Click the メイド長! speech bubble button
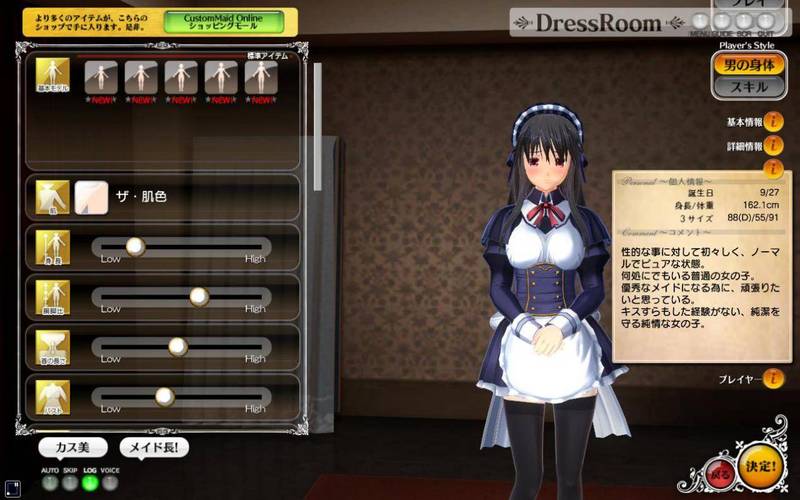Viewport: 800px width, 500px height. (x=154, y=448)
